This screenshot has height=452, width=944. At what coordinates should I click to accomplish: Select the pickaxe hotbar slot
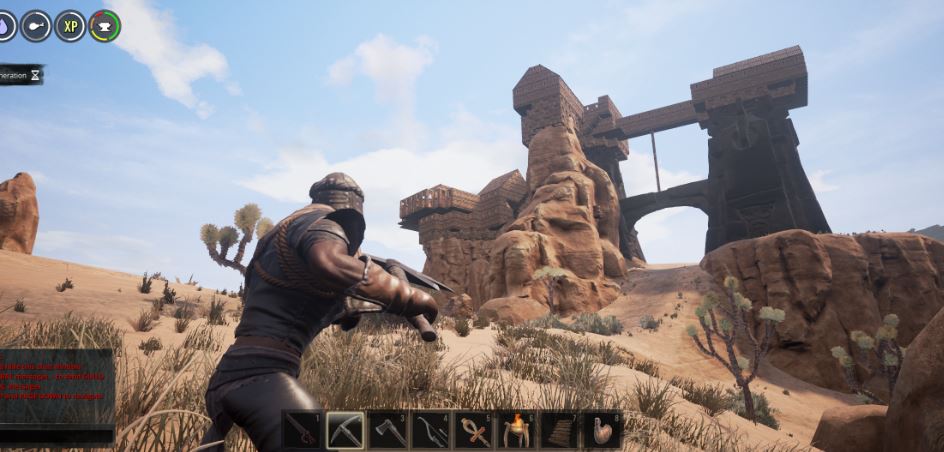coord(345,430)
